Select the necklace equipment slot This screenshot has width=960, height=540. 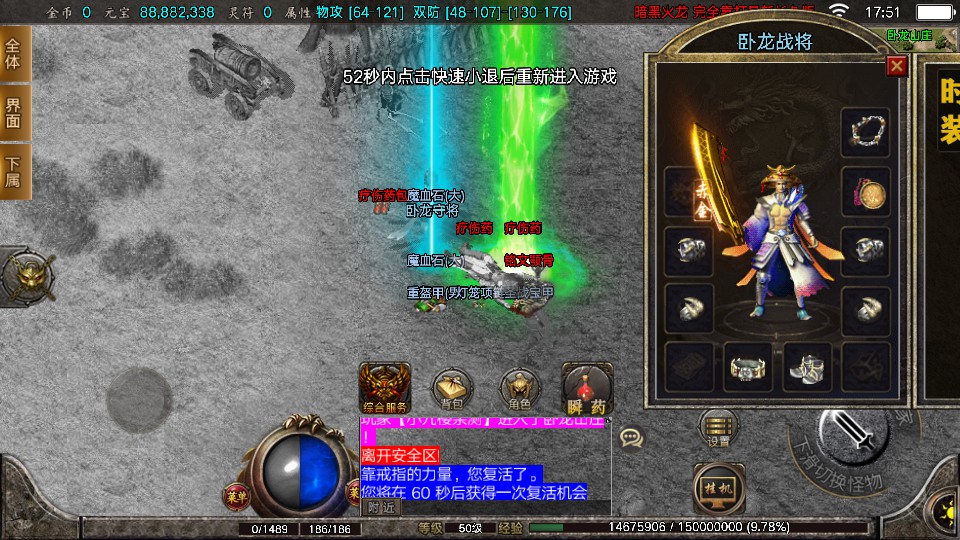click(x=865, y=130)
